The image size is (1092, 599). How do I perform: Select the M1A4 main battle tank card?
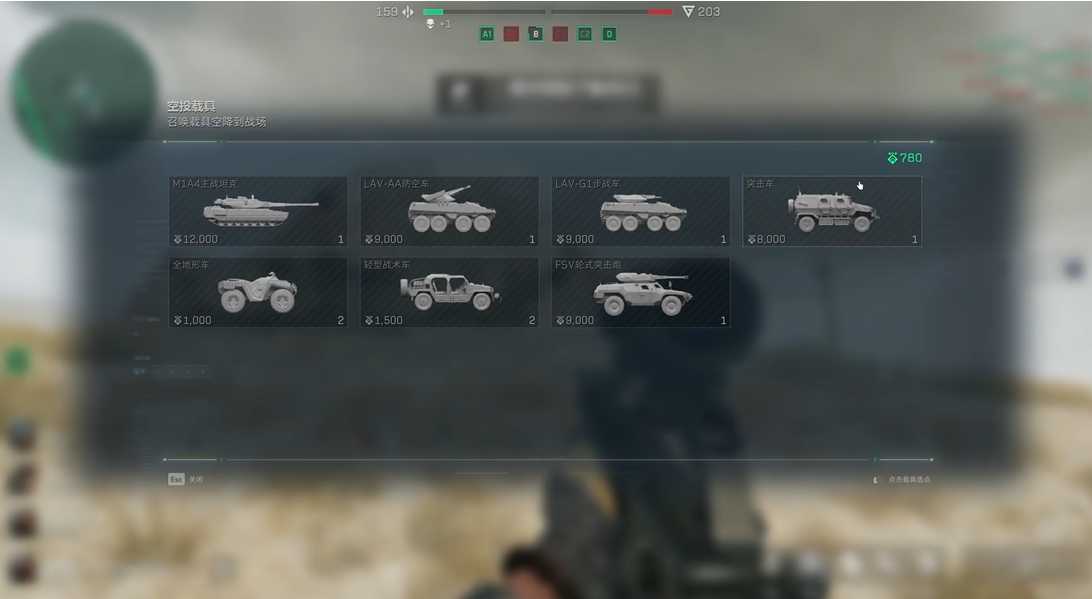point(258,212)
